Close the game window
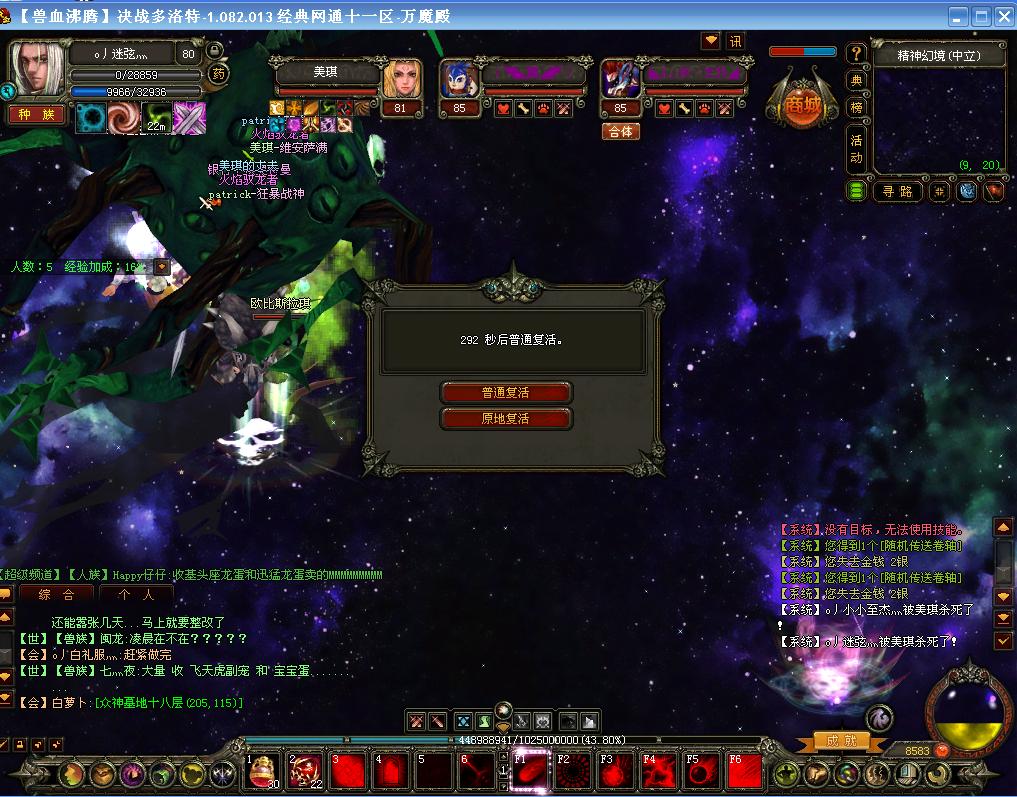 (x=1002, y=16)
